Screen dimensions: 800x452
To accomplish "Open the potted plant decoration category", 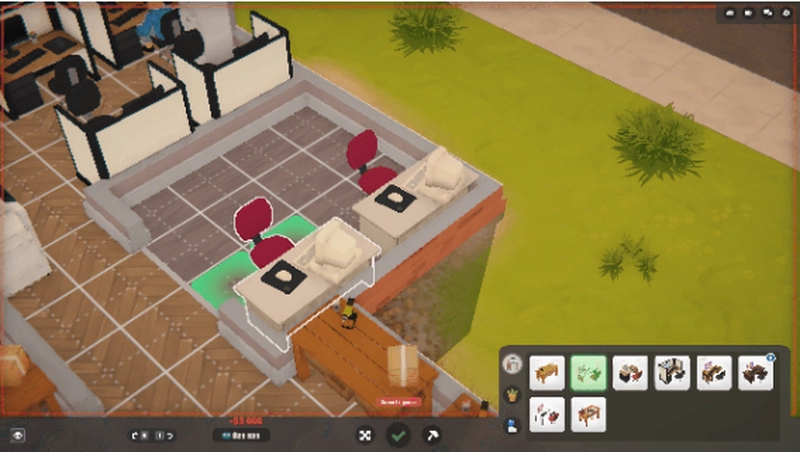I will pyautogui.click(x=513, y=394).
